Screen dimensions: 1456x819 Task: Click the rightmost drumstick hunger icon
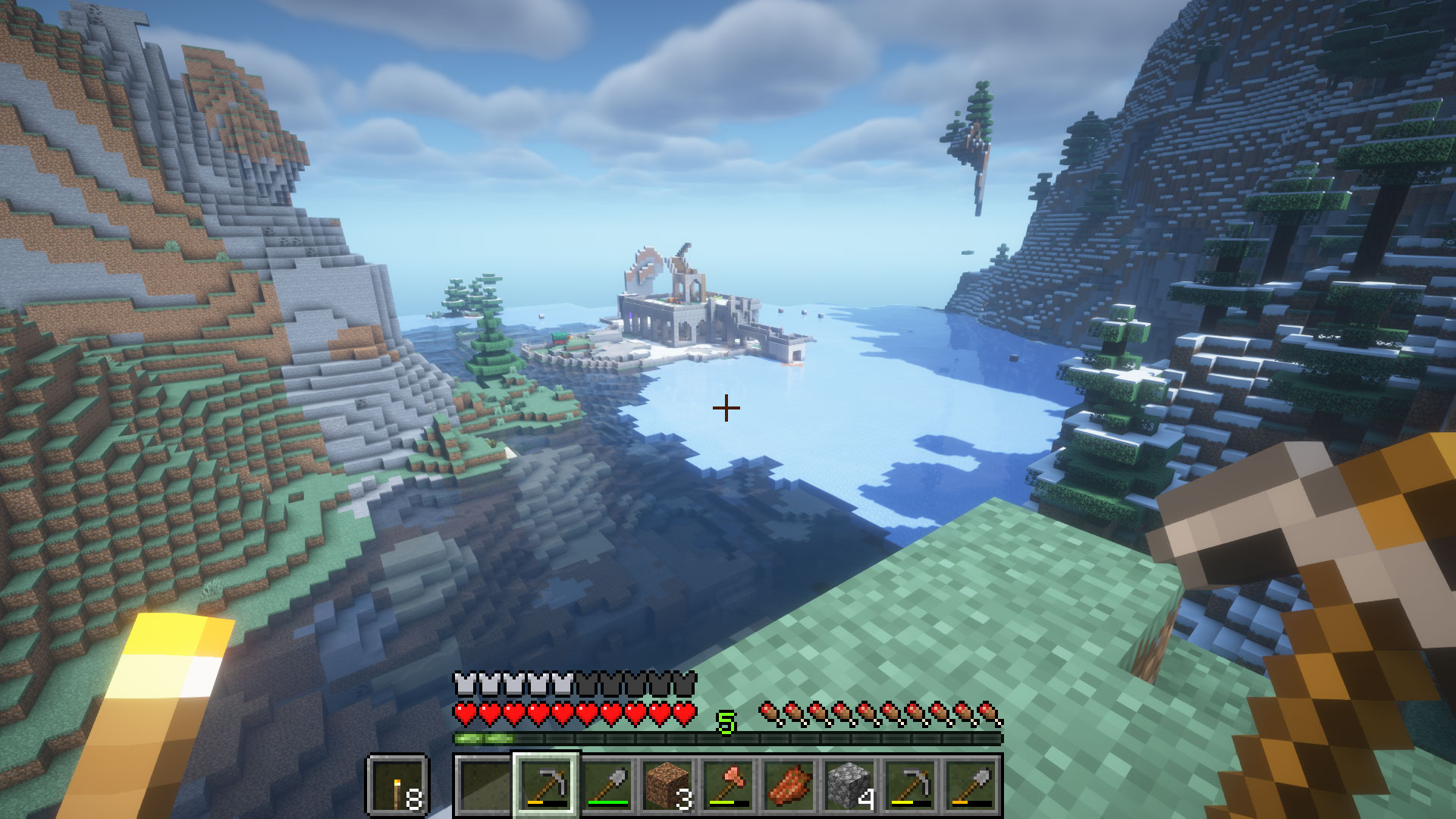pyautogui.click(x=988, y=711)
